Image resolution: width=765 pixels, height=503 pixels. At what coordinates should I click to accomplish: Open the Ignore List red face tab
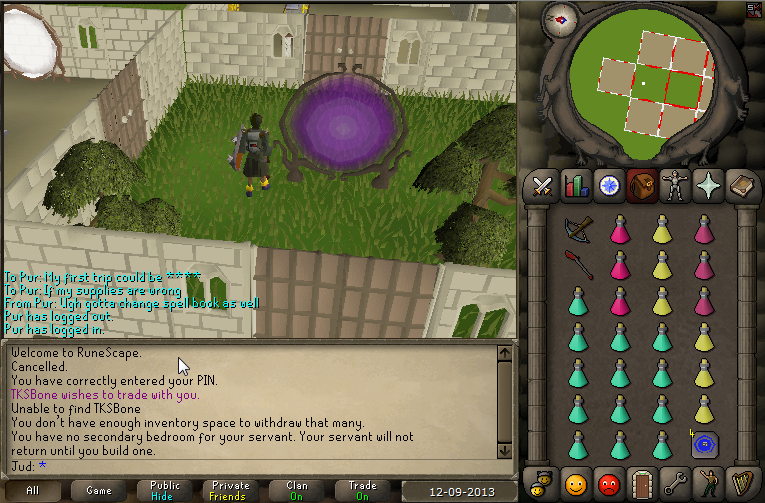point(609,483)
